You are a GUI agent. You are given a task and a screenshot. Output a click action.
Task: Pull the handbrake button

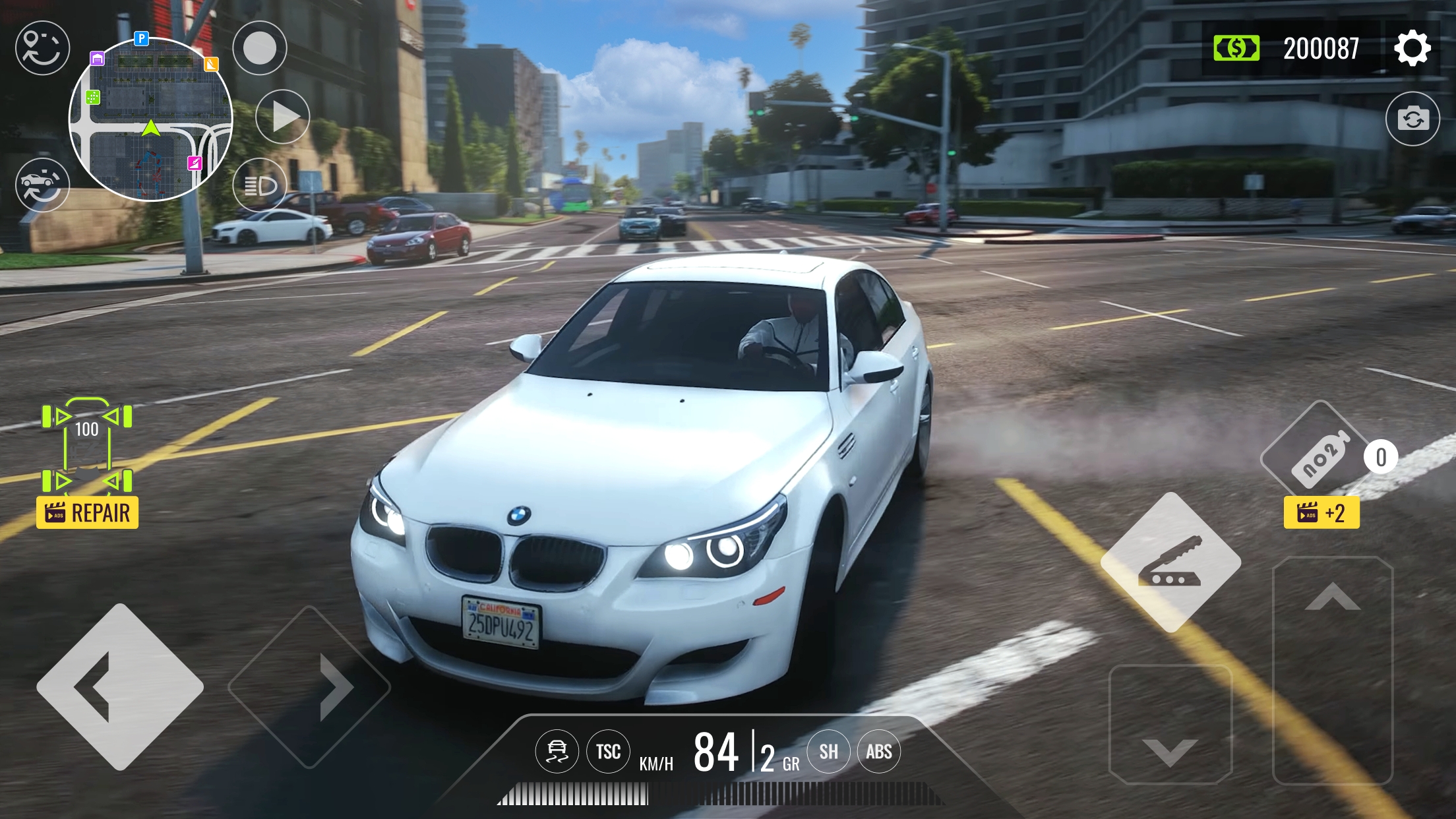1170,562
